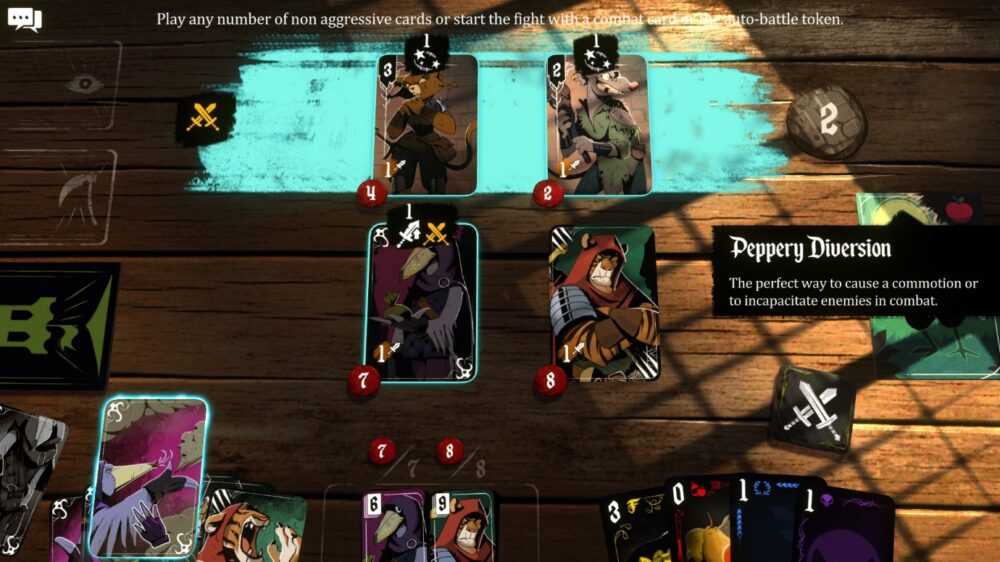Image resolution: width=1000 pixels, height=562 pixels.
Task: Target the enemy rat card with level 2
Action: tap(598, 125)
